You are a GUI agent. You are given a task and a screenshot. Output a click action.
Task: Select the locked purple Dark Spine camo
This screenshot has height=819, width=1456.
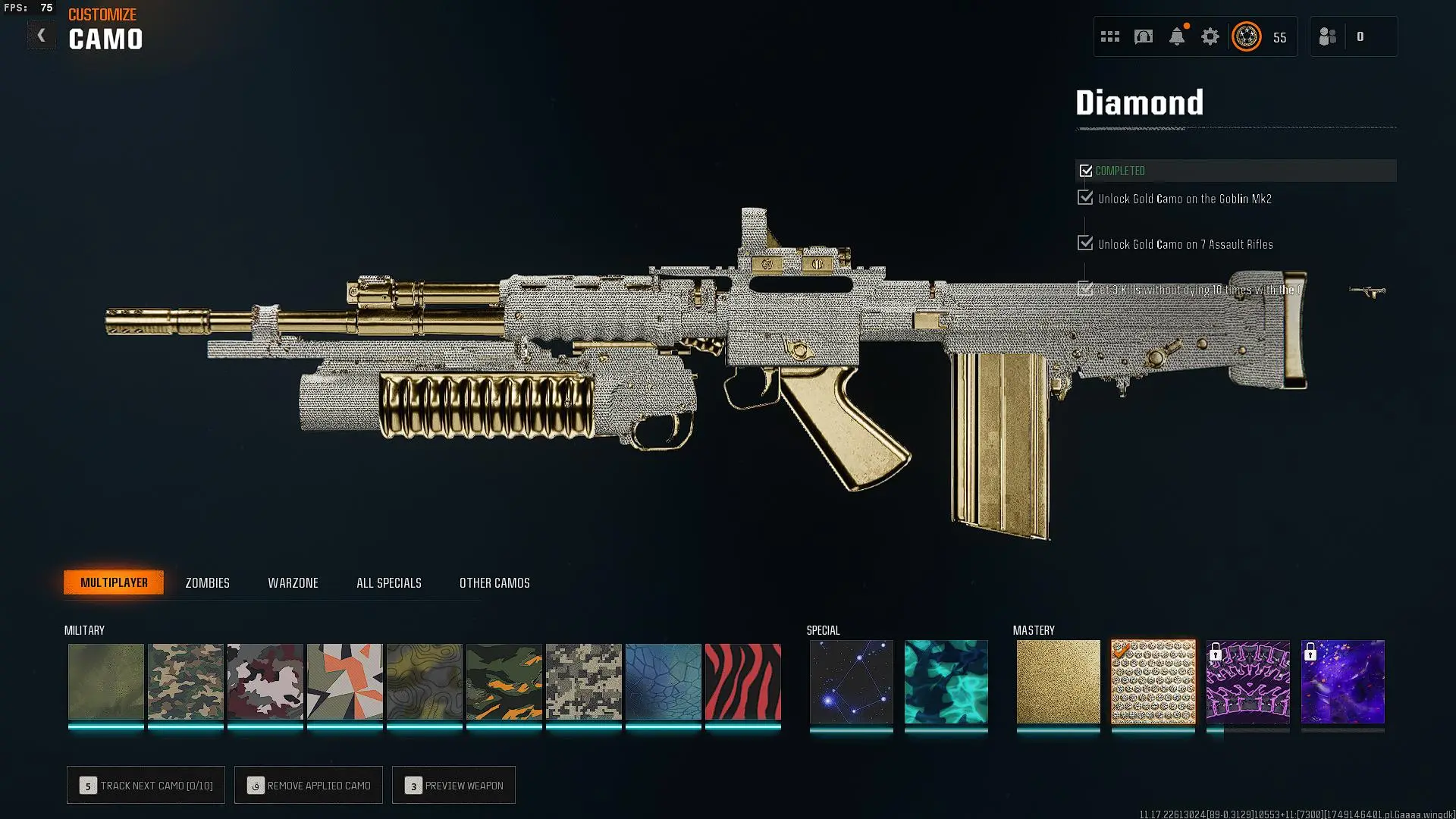(x=1247, y=682)
